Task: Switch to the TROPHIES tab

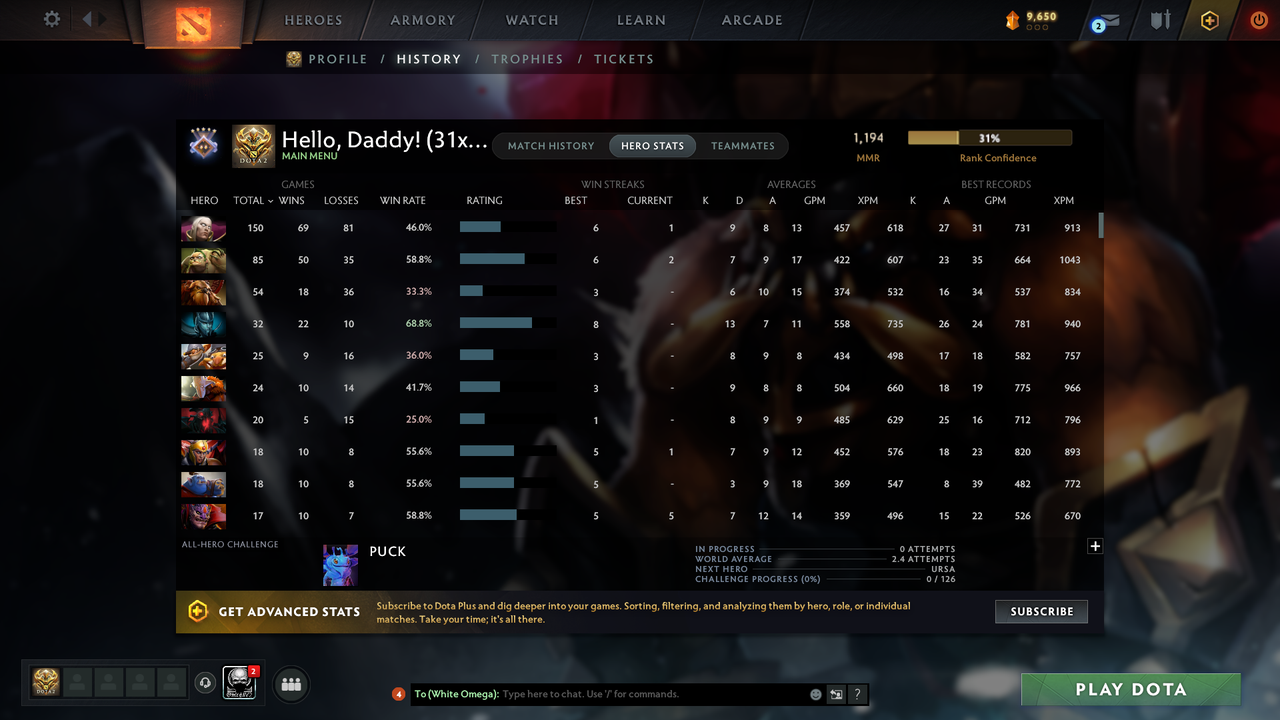Action: (x=527, y=59)
